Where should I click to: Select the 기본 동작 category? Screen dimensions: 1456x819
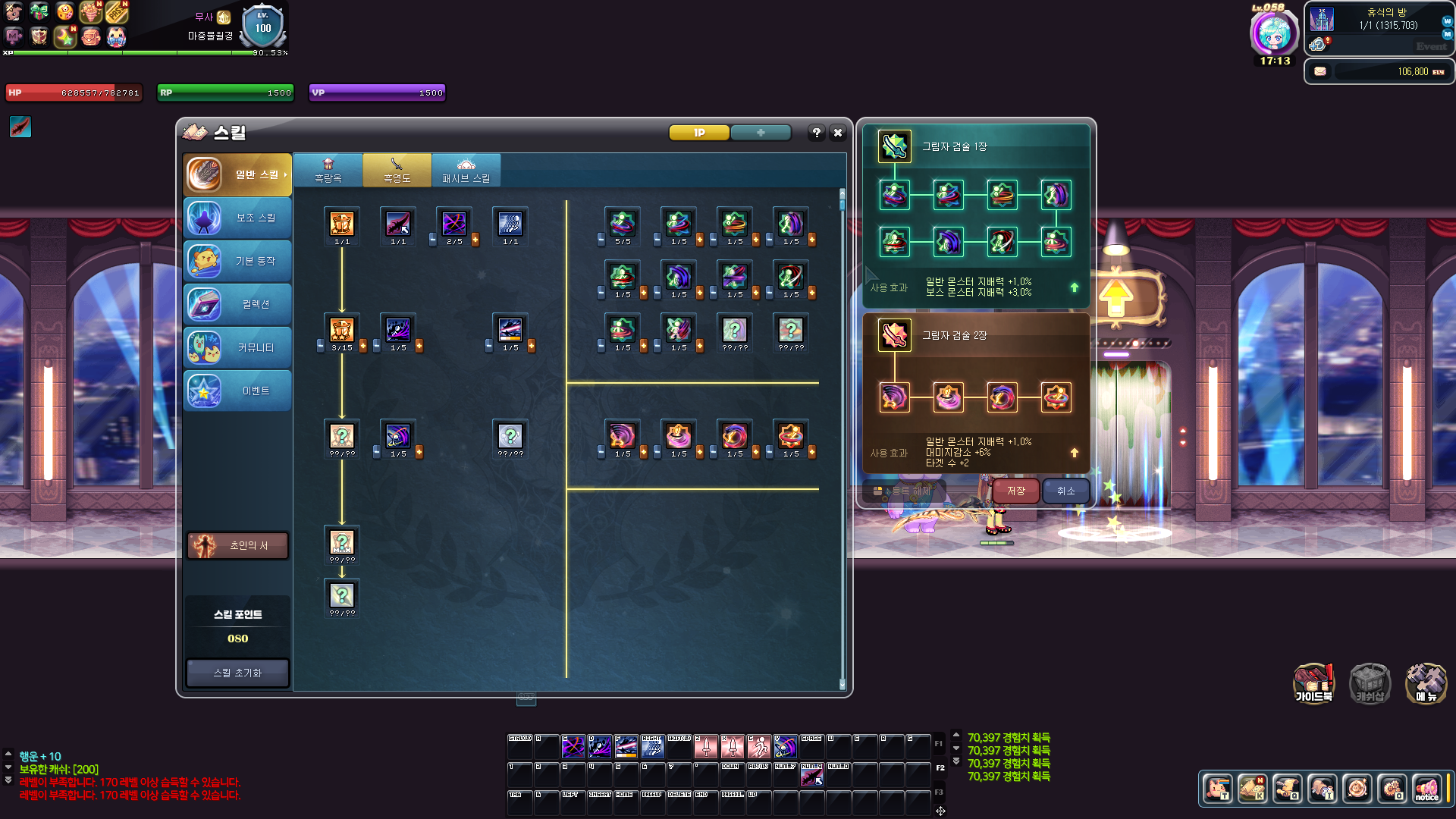pos(237,262)
